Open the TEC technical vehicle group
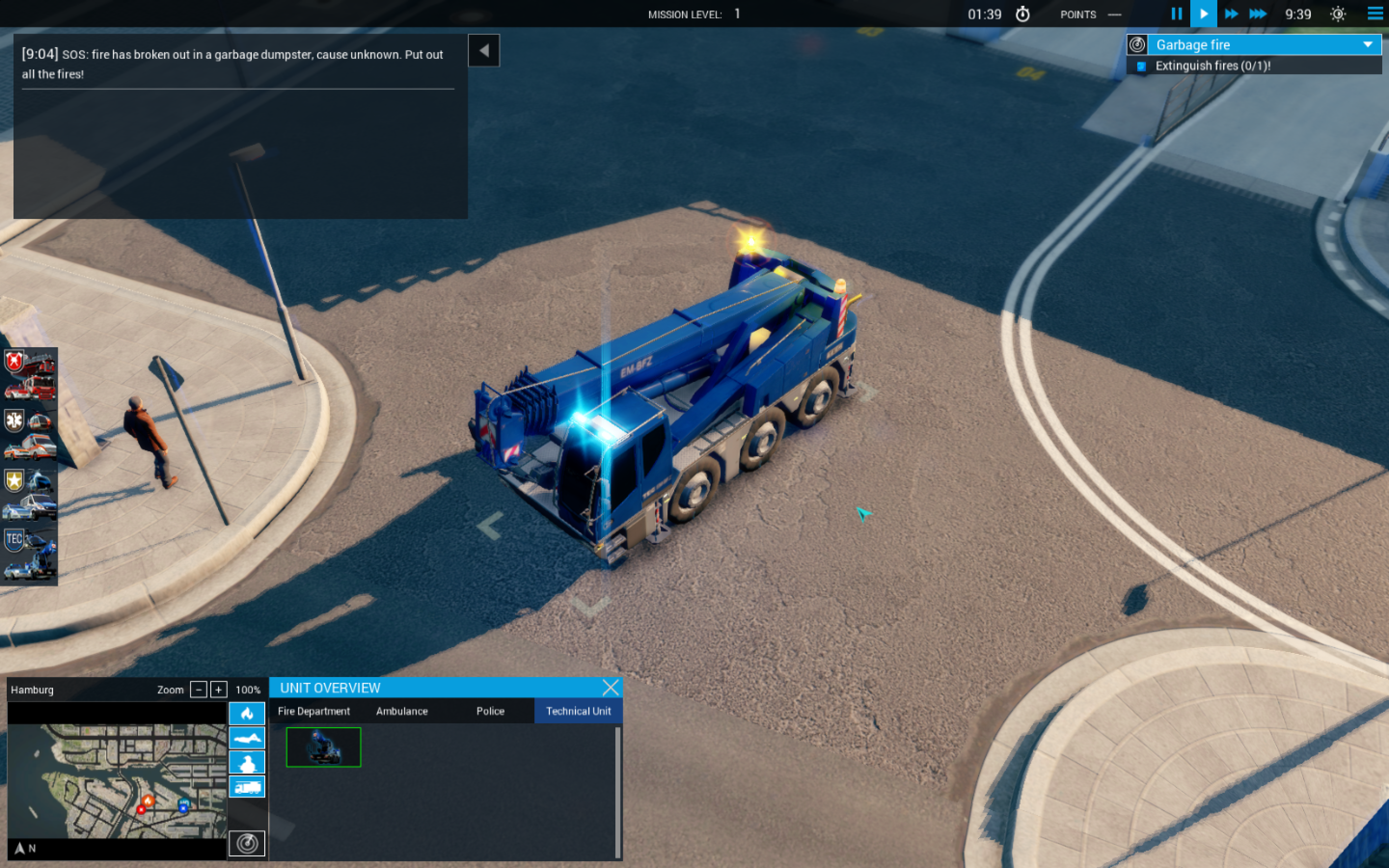Viewport: 1389px width, 868px height. point(30,555)
